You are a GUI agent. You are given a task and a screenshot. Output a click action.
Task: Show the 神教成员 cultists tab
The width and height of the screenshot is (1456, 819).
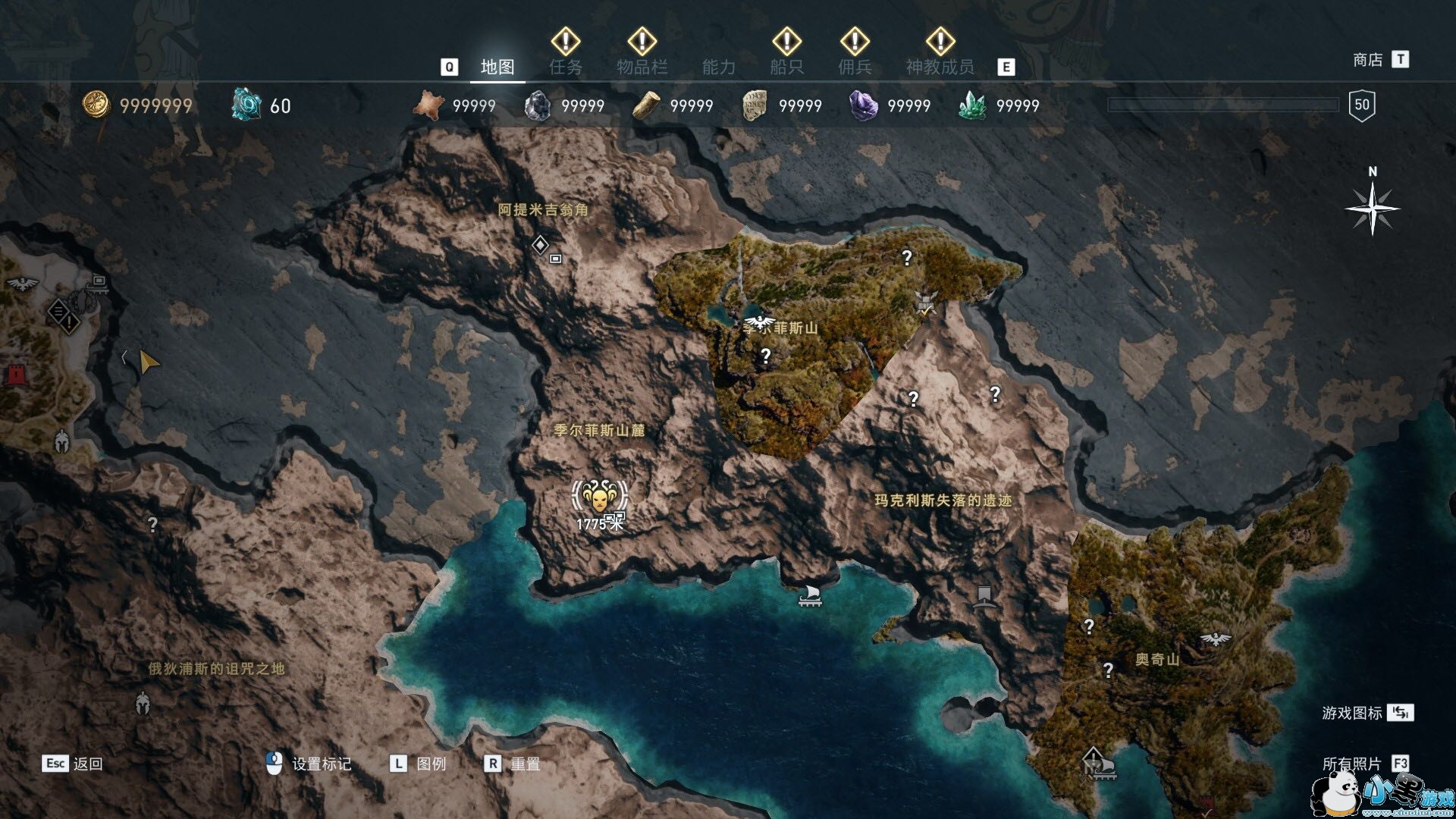click(940, 67)
